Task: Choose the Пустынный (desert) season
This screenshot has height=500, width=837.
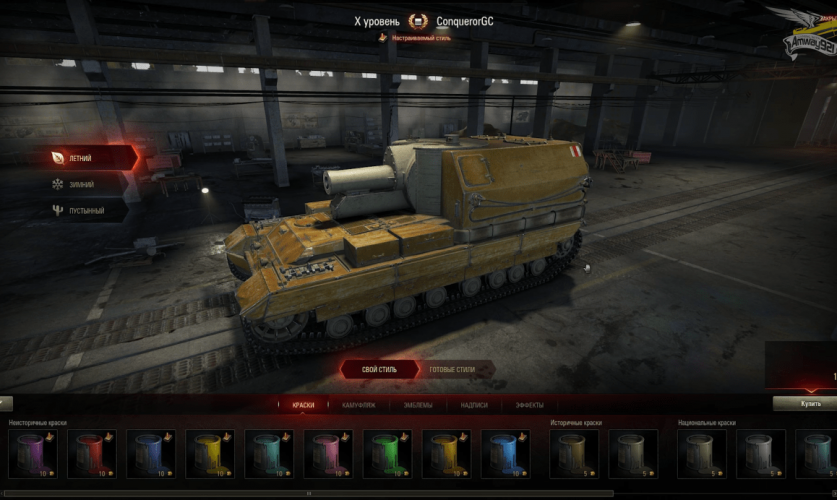Action: [88, 211]
